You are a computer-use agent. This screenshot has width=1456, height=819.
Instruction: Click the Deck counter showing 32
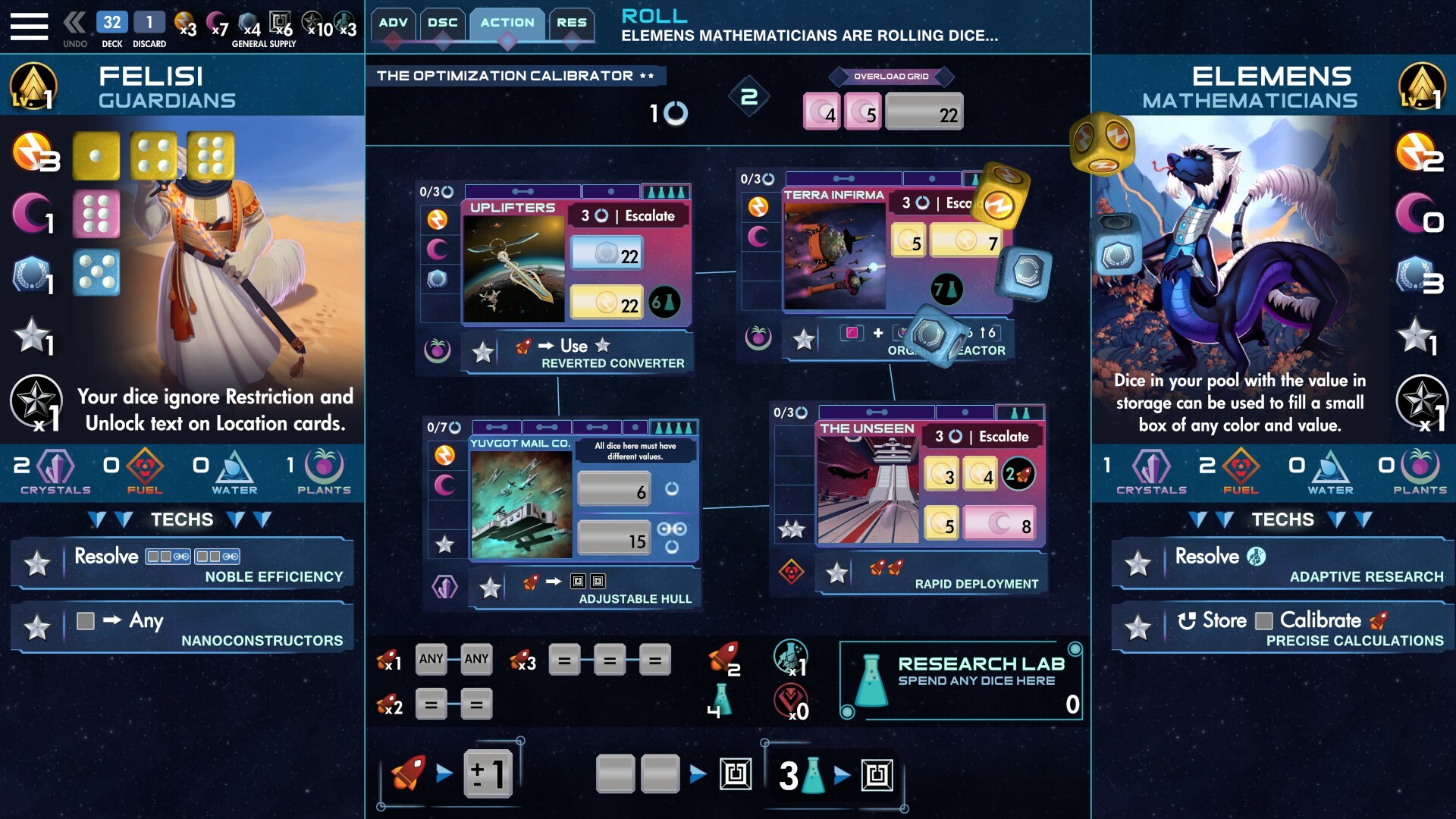pyautogui.click(x=111, y=23)
